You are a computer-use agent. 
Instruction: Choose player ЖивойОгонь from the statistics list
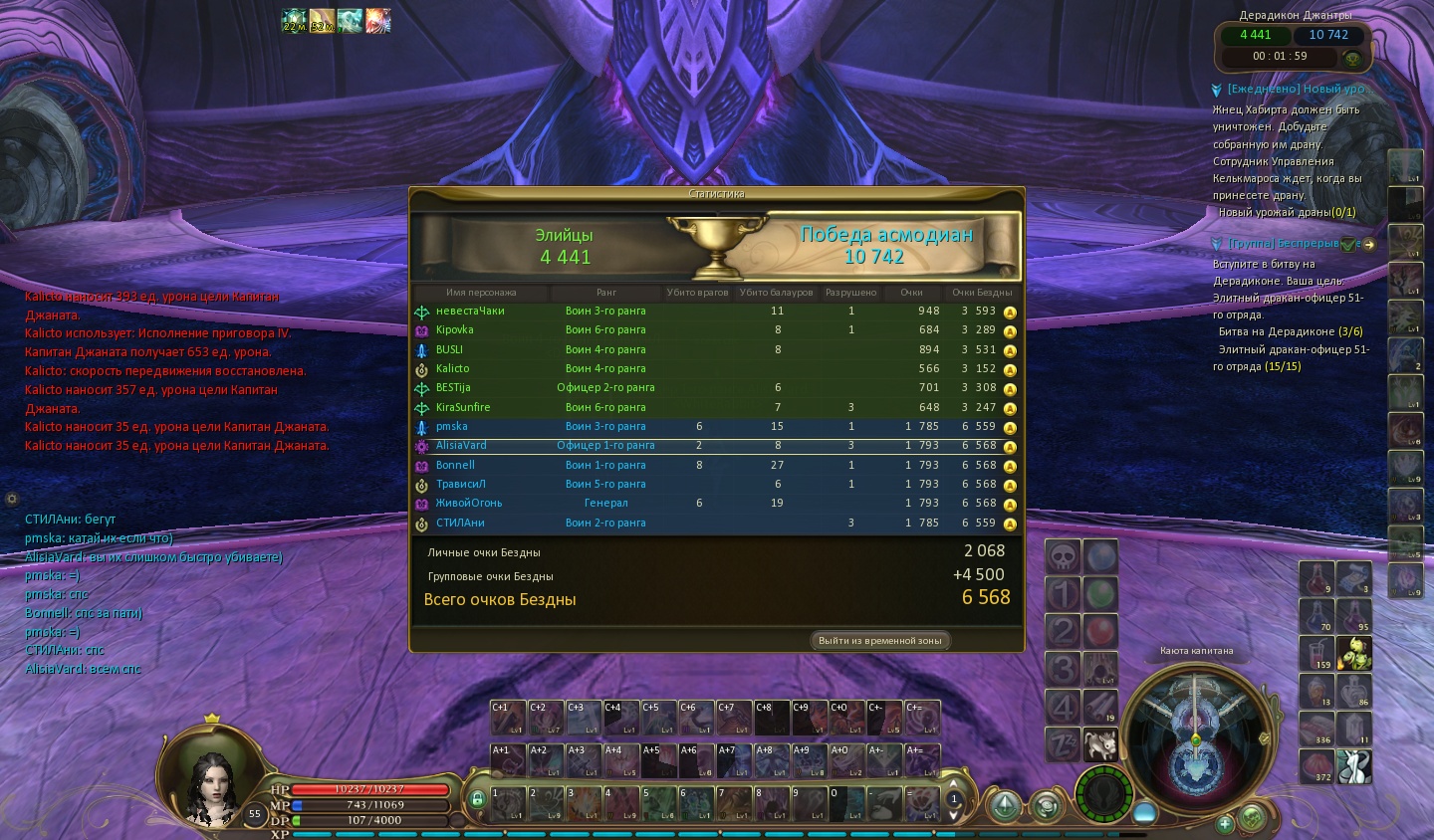tap(468, 504)
